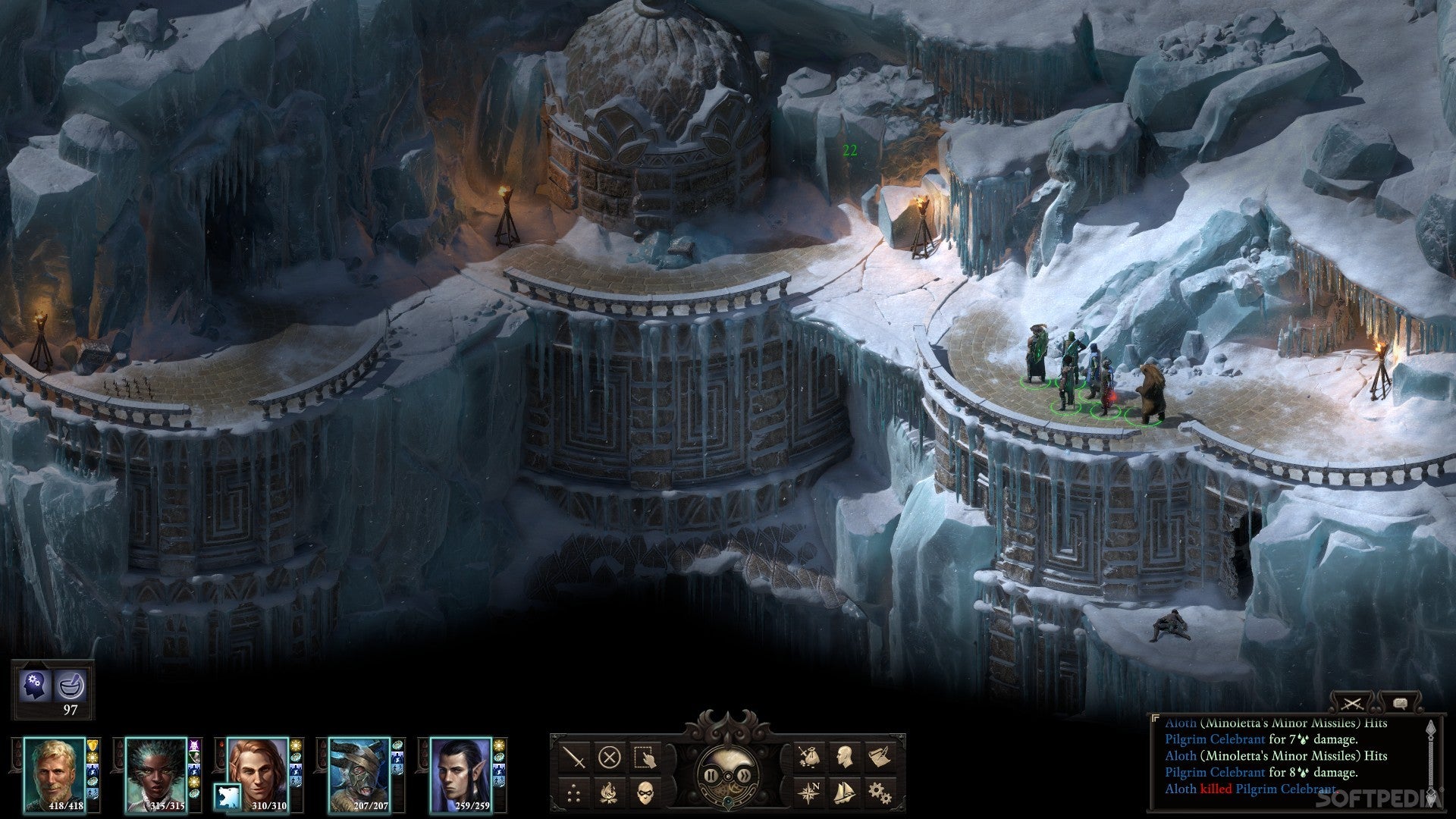Open the character sheet head icon

(x=844, y=757)
